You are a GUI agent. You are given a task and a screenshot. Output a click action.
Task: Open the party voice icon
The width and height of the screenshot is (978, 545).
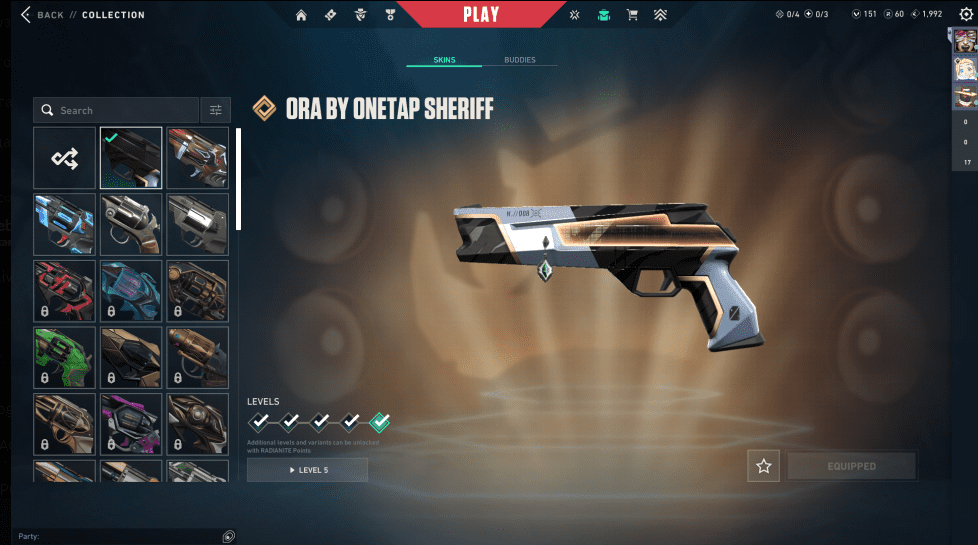click(229, 537)
